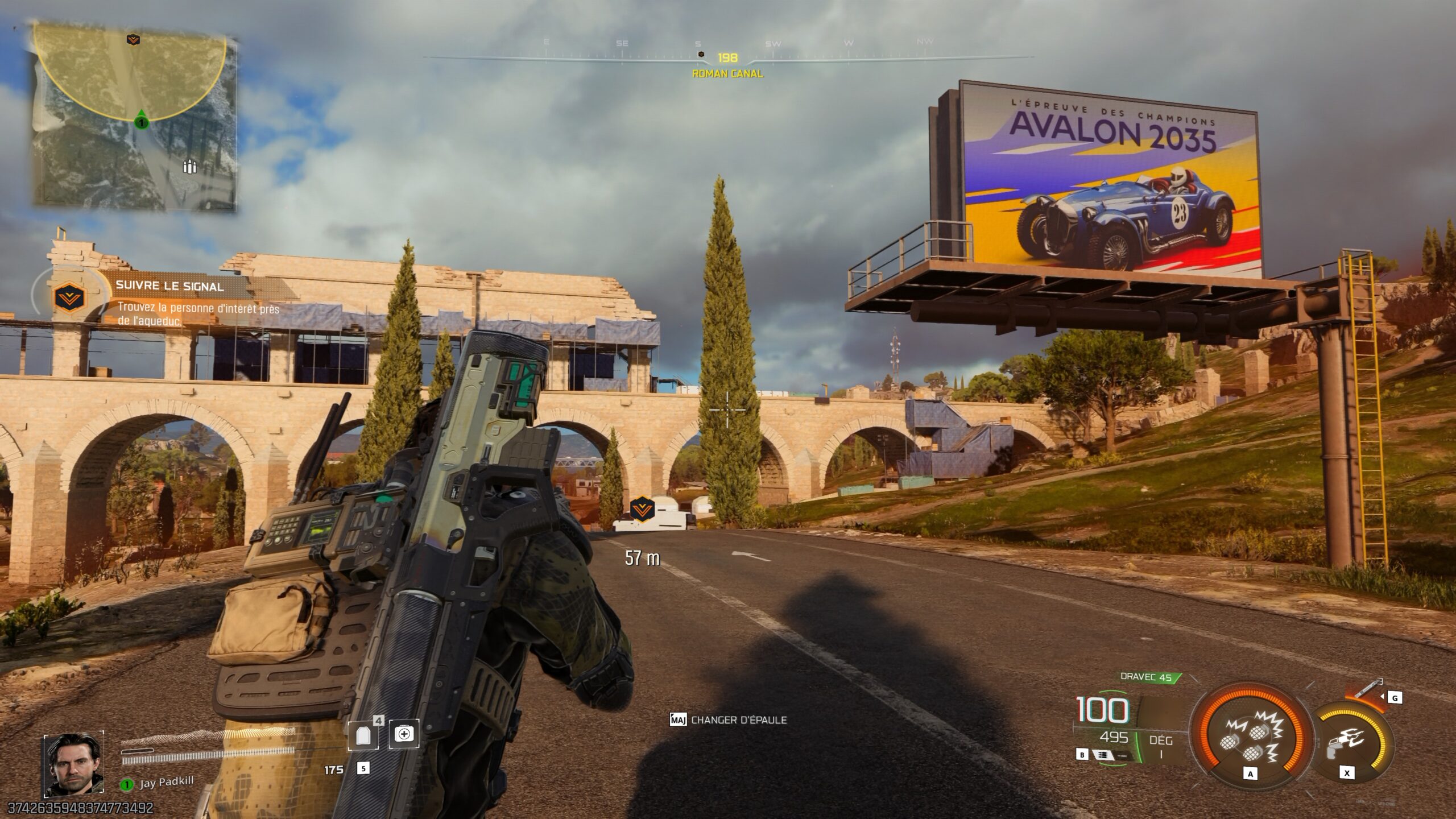The width and height of the screenshot is (1456, 819).
Task: Click the medkit plus icon in slot 5
Action: [x=404, y=735]
